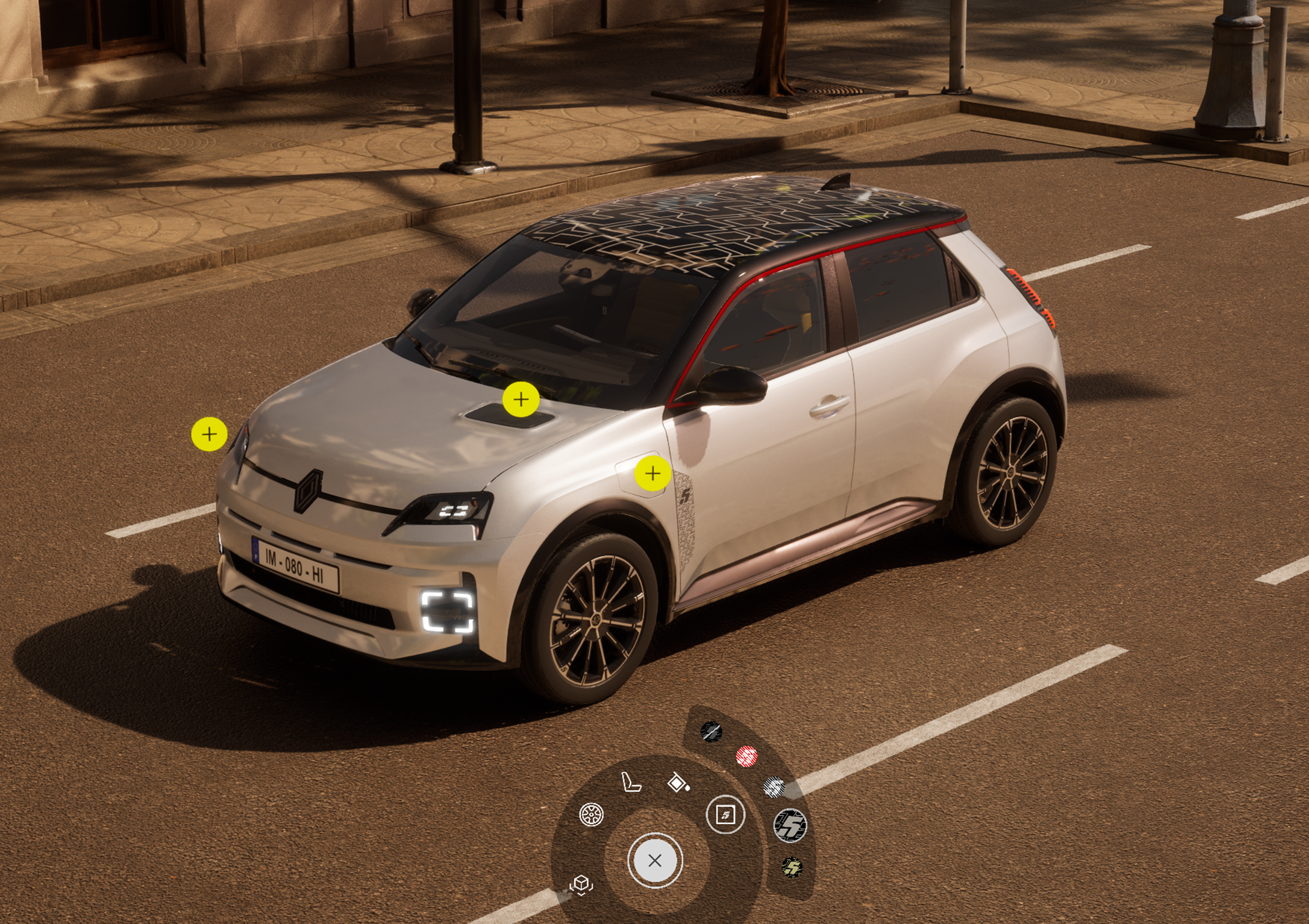Choose the black slashed no-decal swatch
The image size is (1309, 924).
tap(711, 732)
